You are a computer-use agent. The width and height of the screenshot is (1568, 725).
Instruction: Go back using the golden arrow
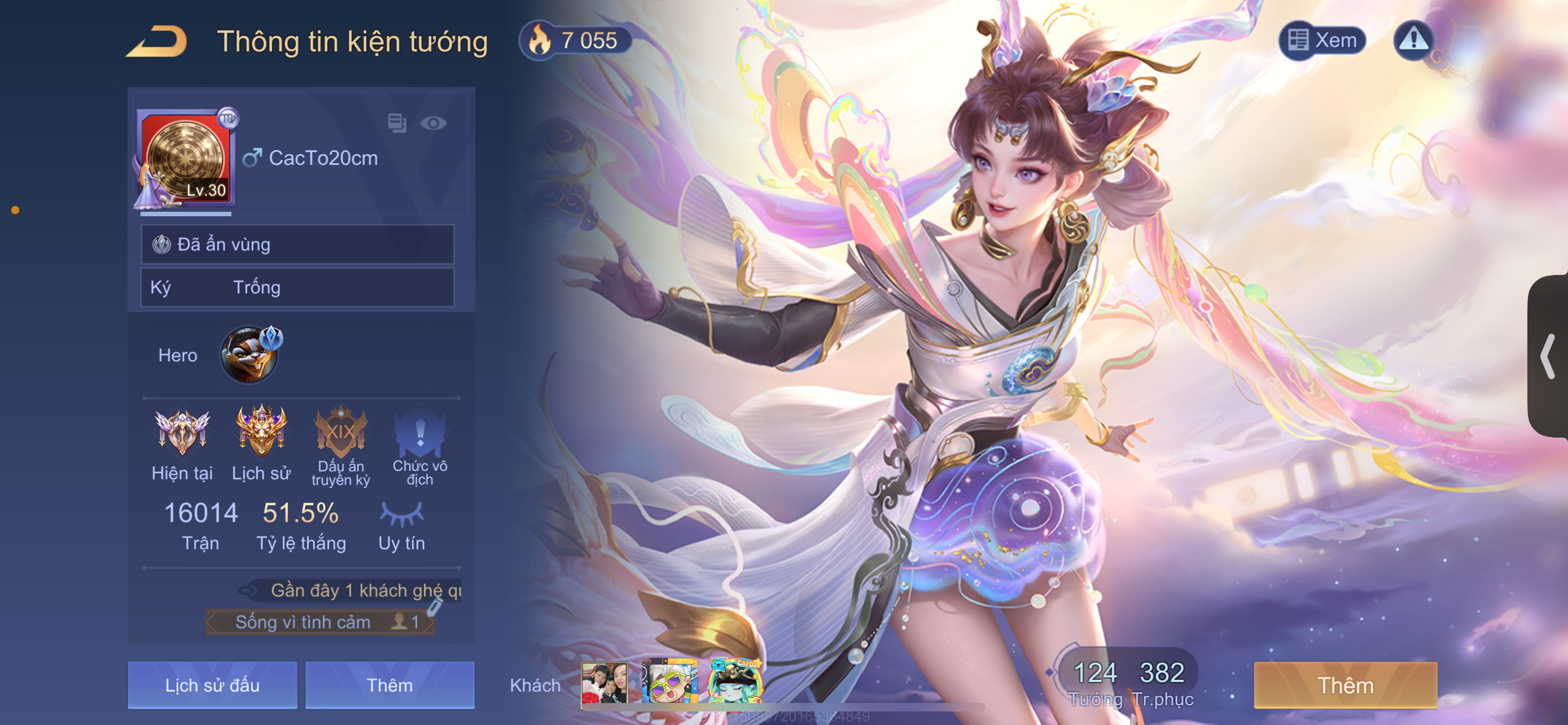click(157, 41)
